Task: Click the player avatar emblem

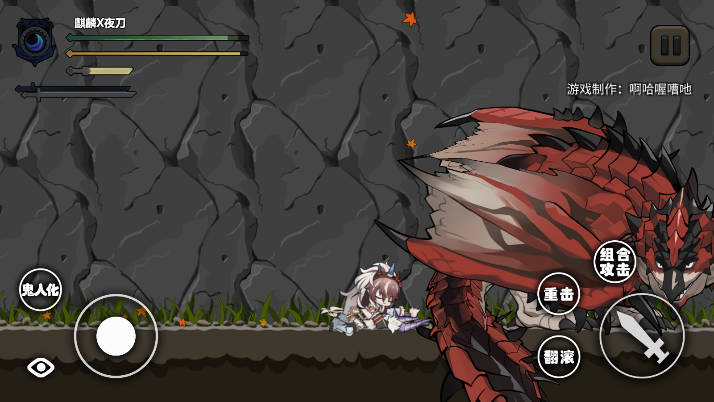Action: pyautogui.click(x=35, y=41)
